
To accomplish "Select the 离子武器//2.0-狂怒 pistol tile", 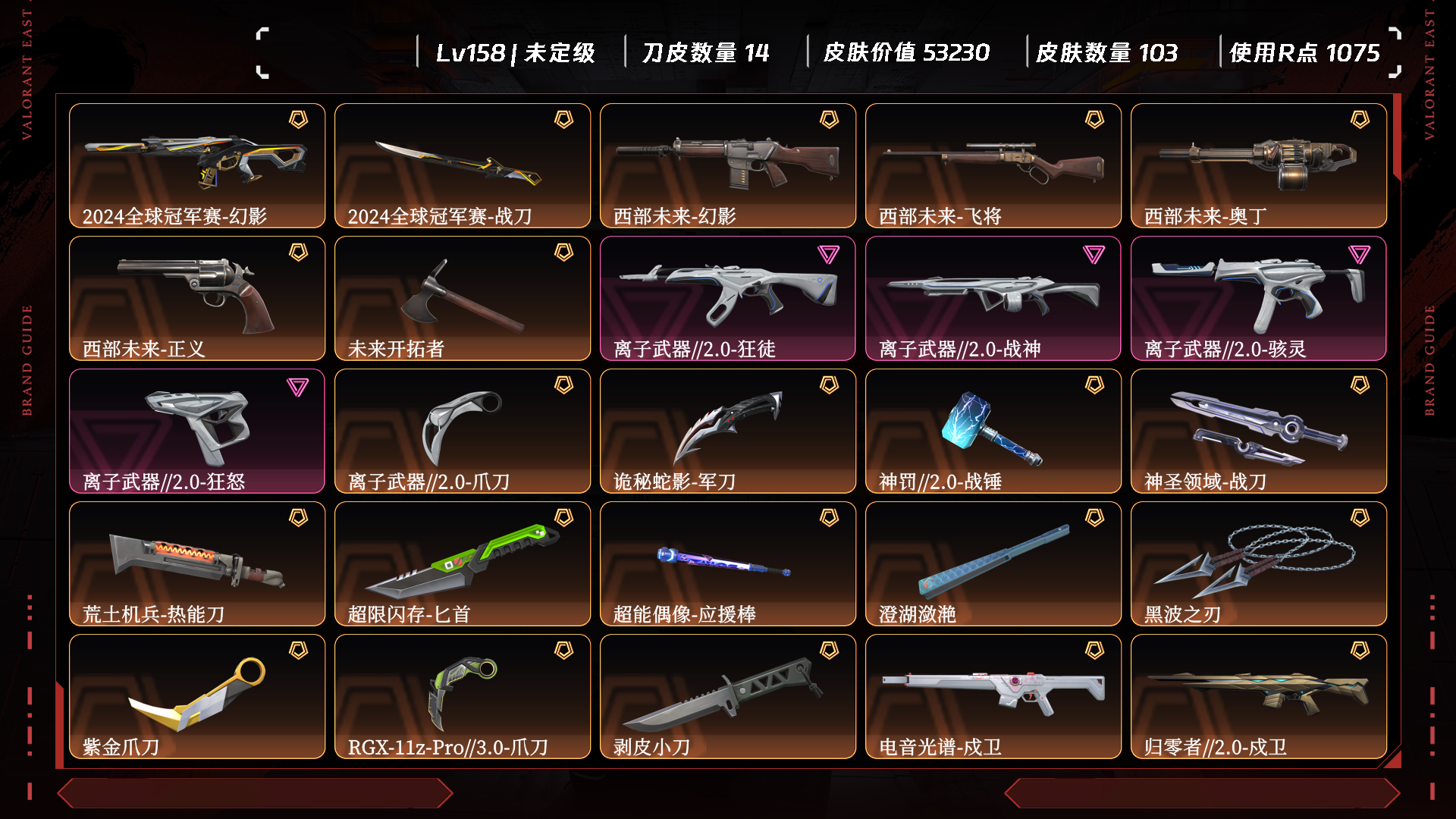I will coord(197,431).
